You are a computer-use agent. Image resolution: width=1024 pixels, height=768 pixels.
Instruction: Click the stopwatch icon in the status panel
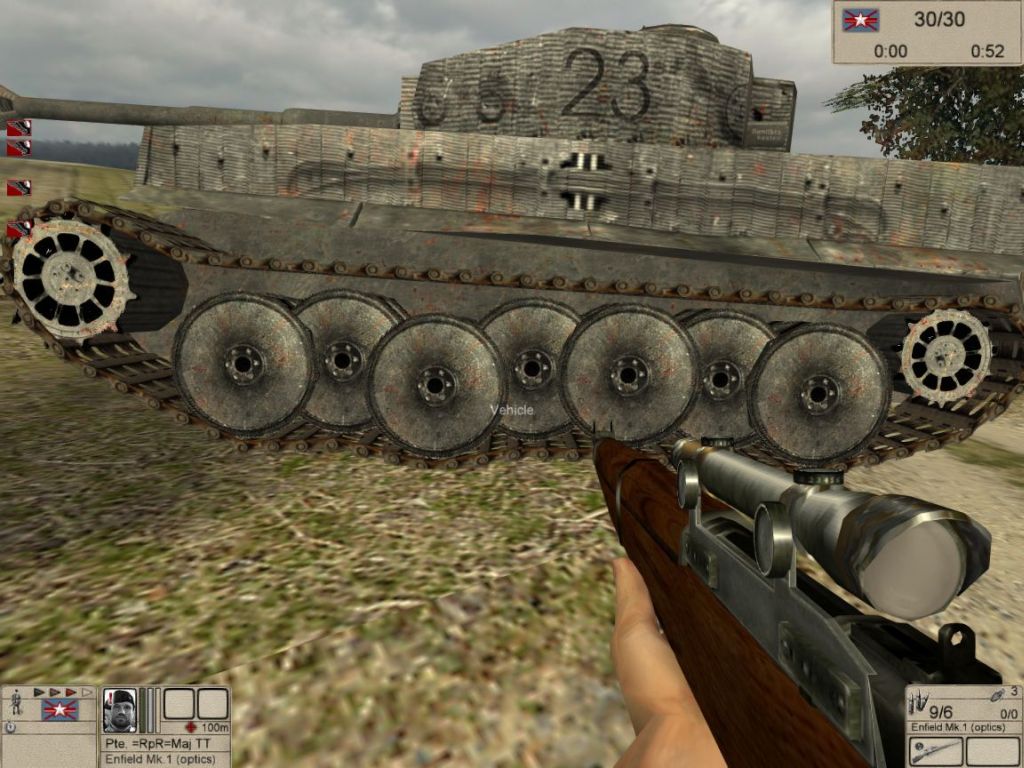coord(10,728)
